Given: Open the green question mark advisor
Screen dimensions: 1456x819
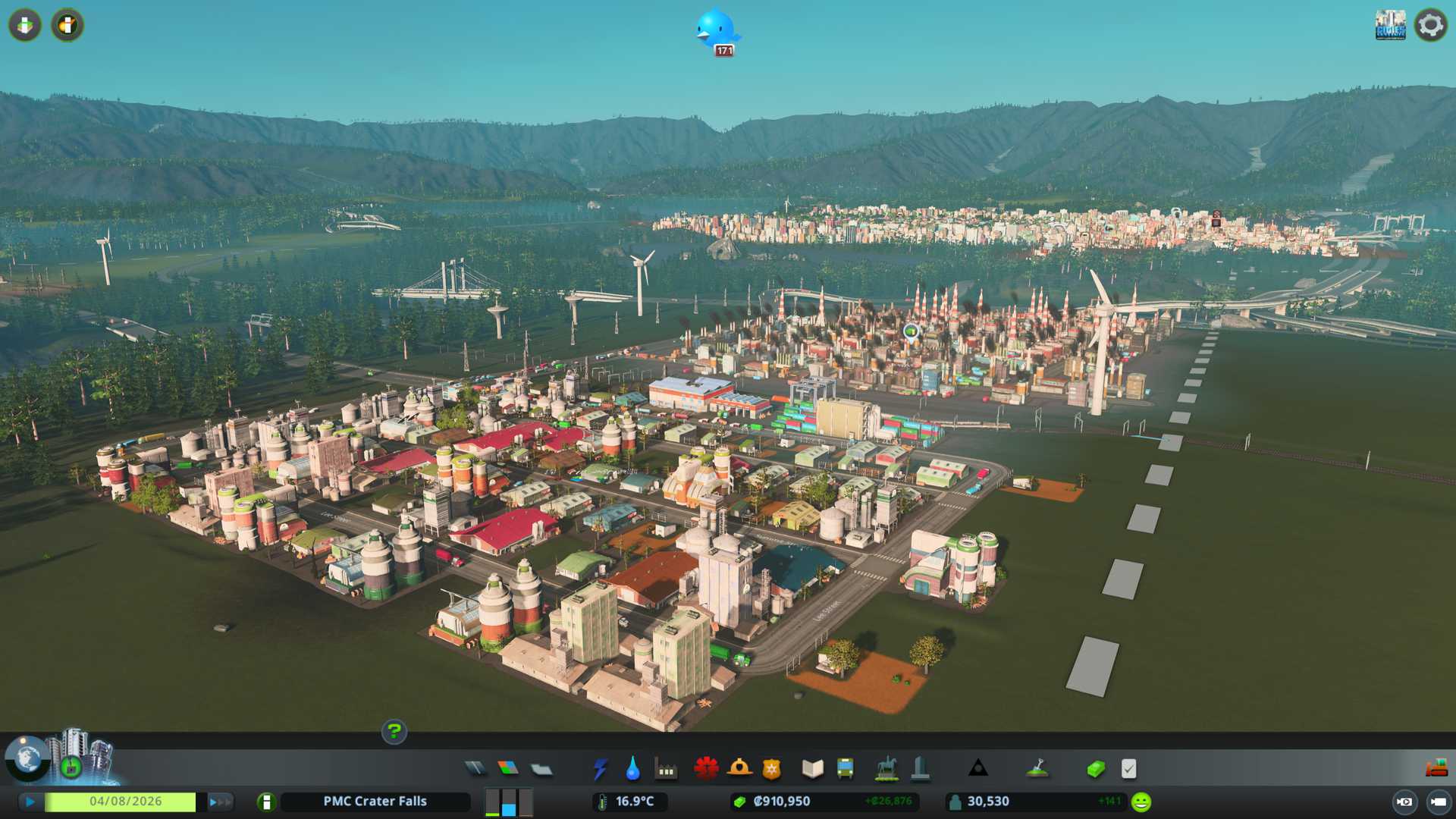Looking at the screenshot, I should [394, 732].
